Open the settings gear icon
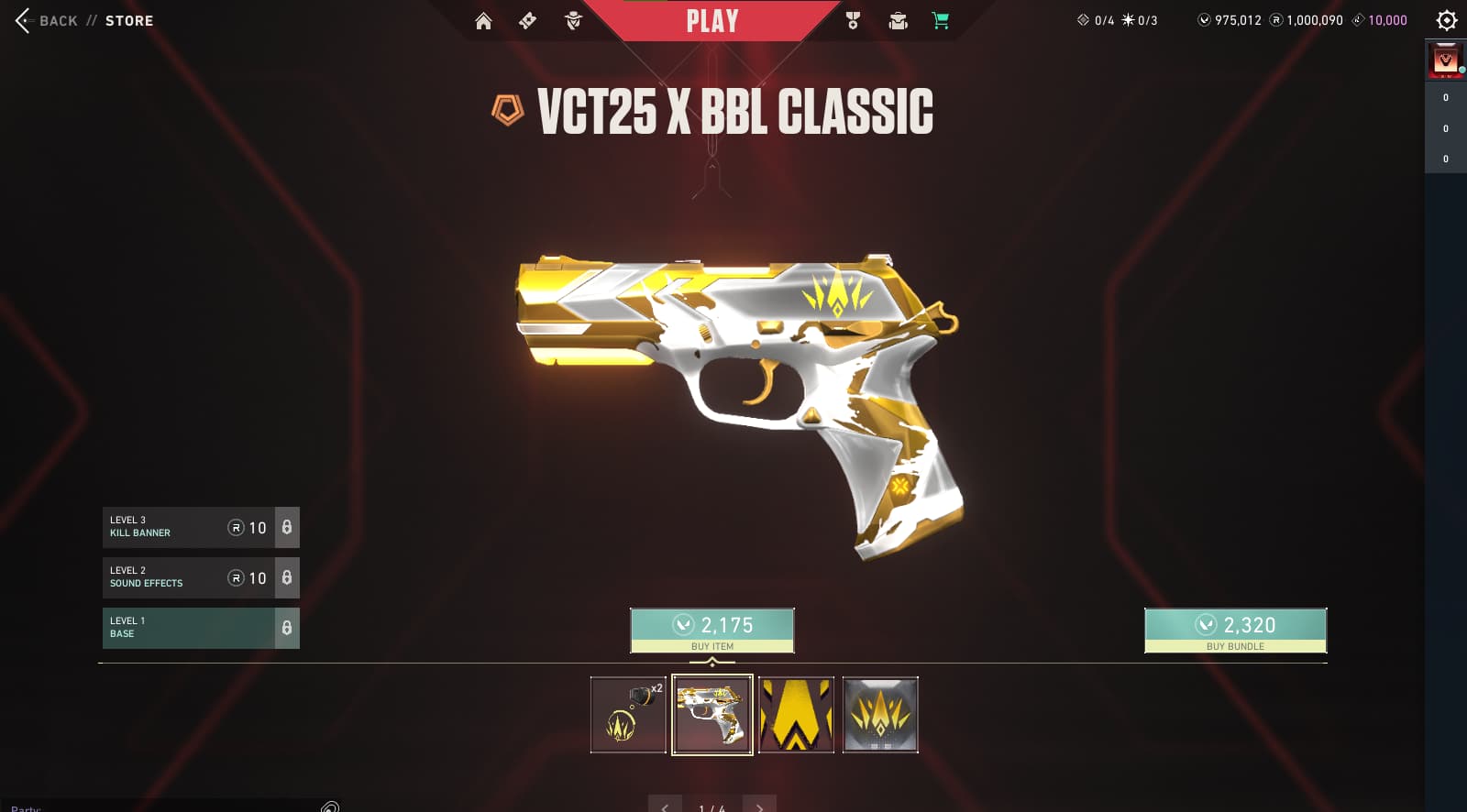 click(1446, 20)
